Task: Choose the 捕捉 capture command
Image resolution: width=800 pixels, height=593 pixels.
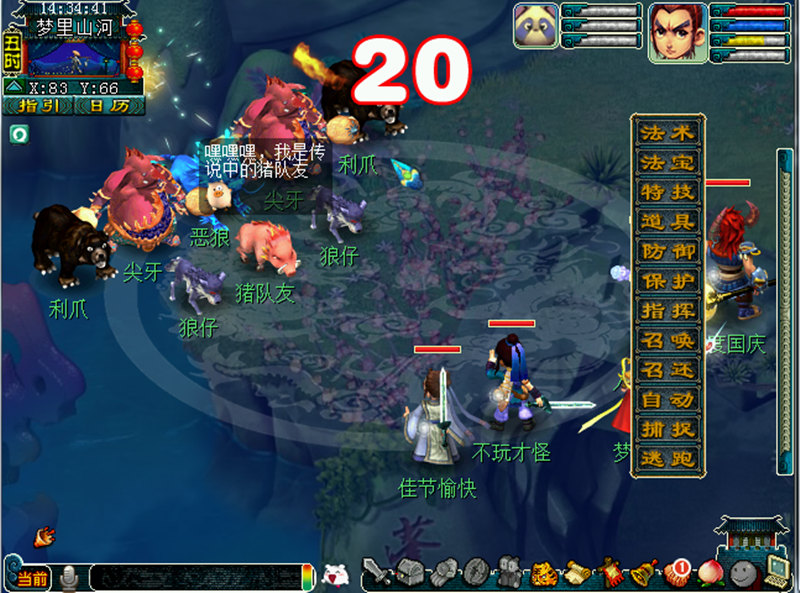Action: pyautogui.click(x=668, y=430)
